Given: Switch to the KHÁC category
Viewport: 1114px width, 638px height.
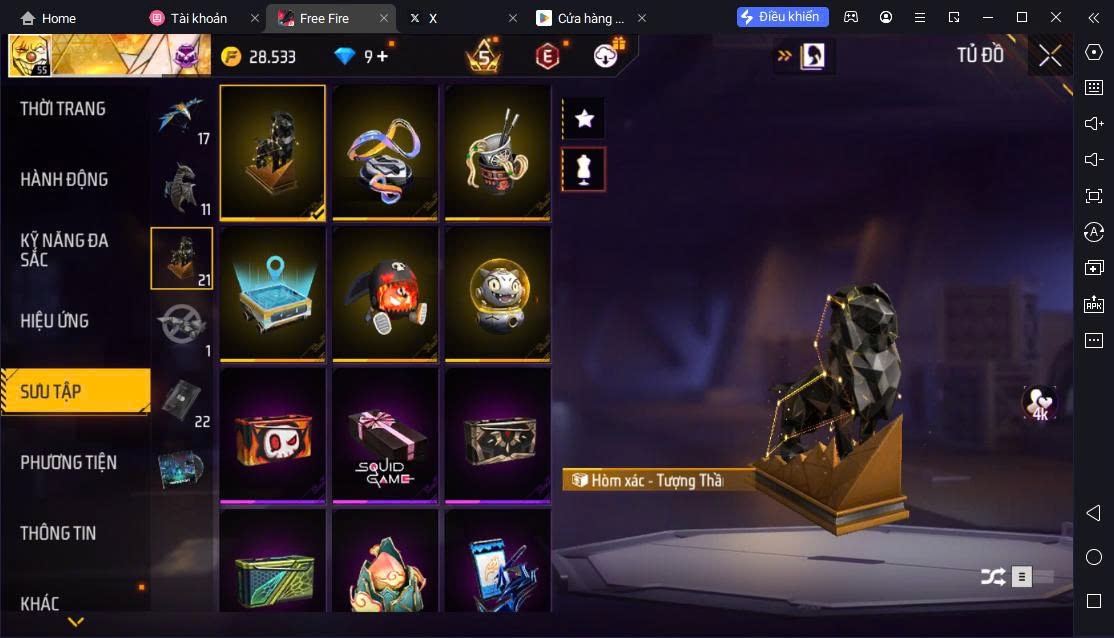Looking at the screenshot, I should pos(40,603).
